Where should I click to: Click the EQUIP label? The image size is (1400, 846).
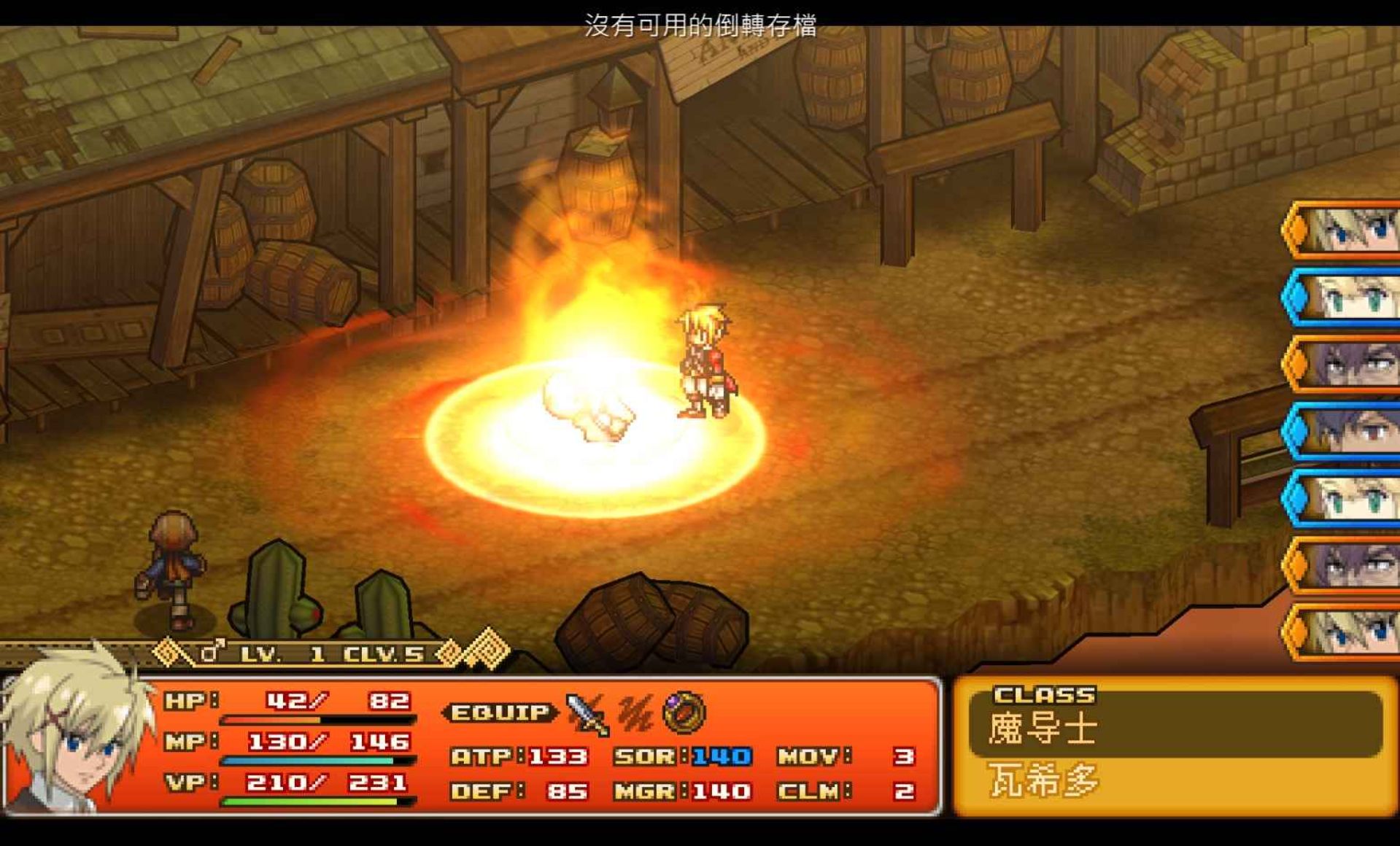click(x=500, y=713)
